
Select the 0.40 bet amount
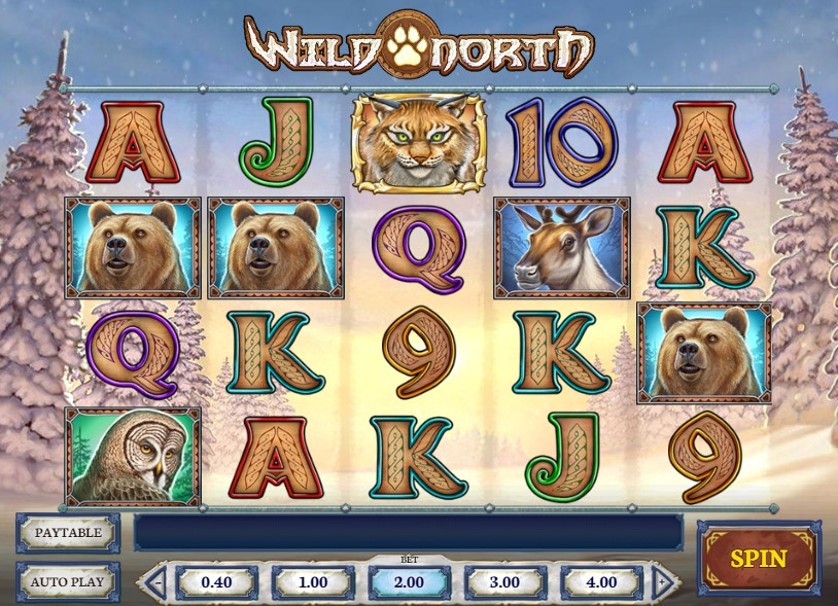click(217, 582)
